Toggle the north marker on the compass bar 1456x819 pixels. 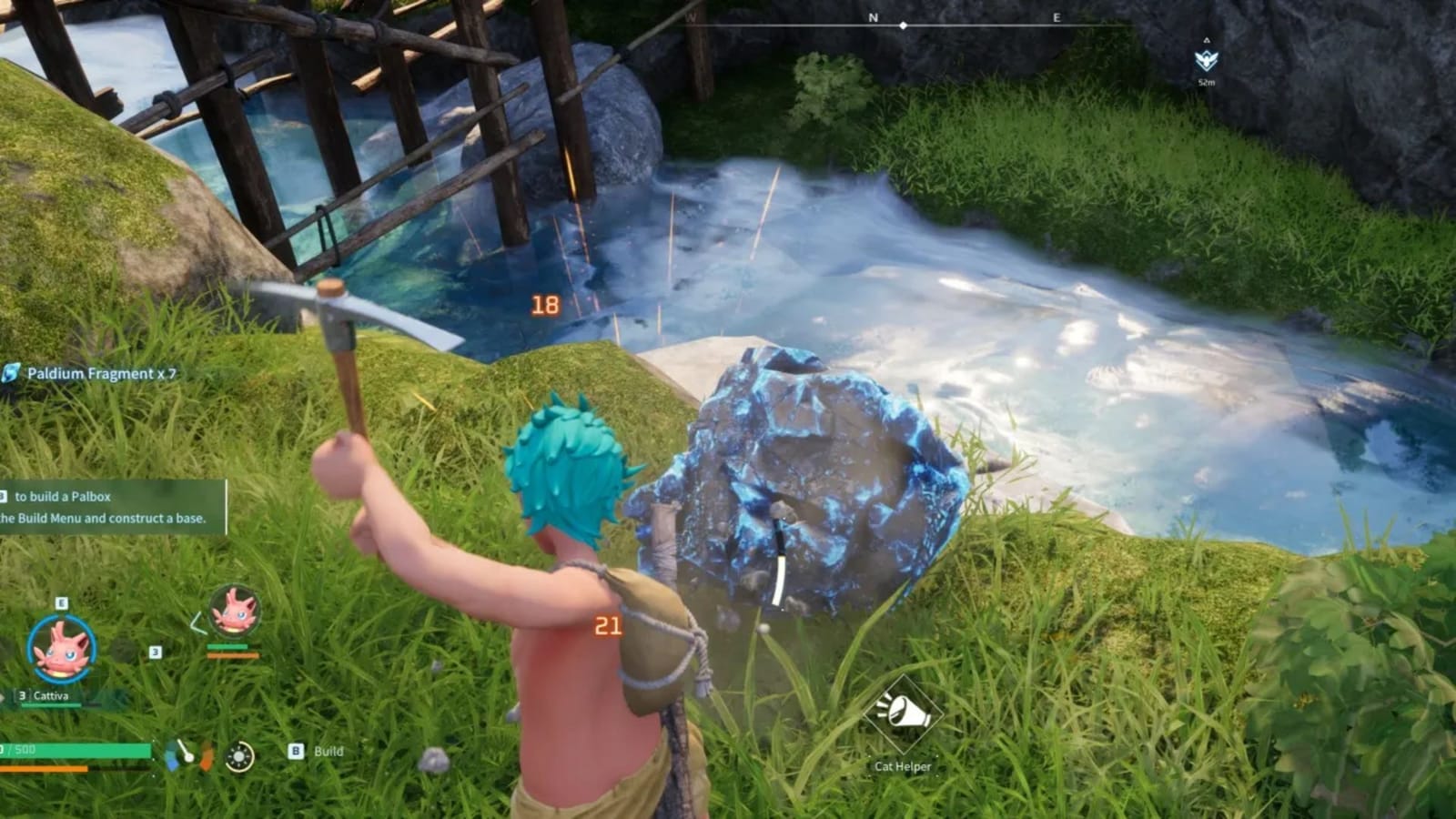872,16
